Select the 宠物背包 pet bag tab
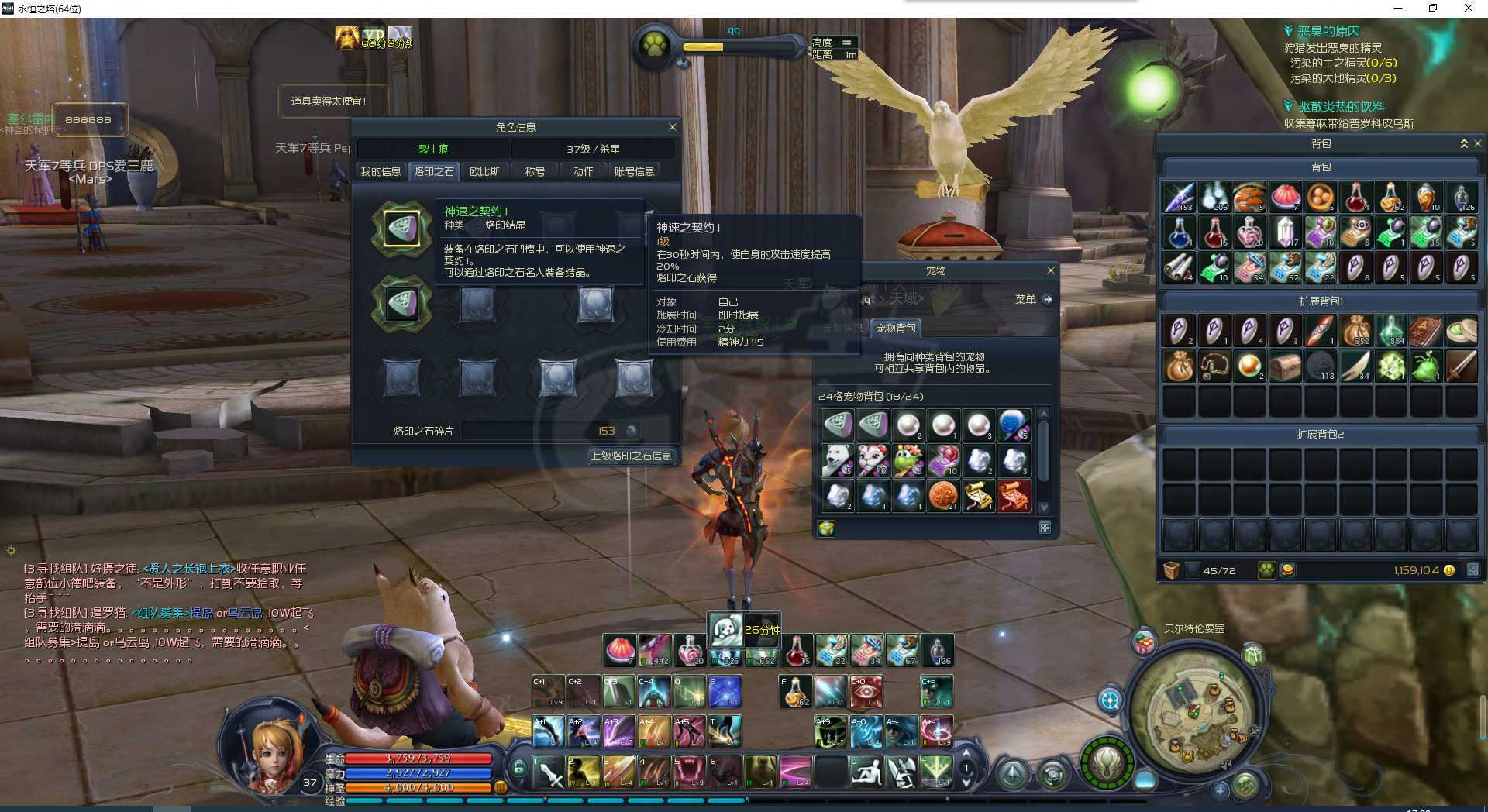Viewport: 1488px width, 812px height. click(x=895, y=328)
